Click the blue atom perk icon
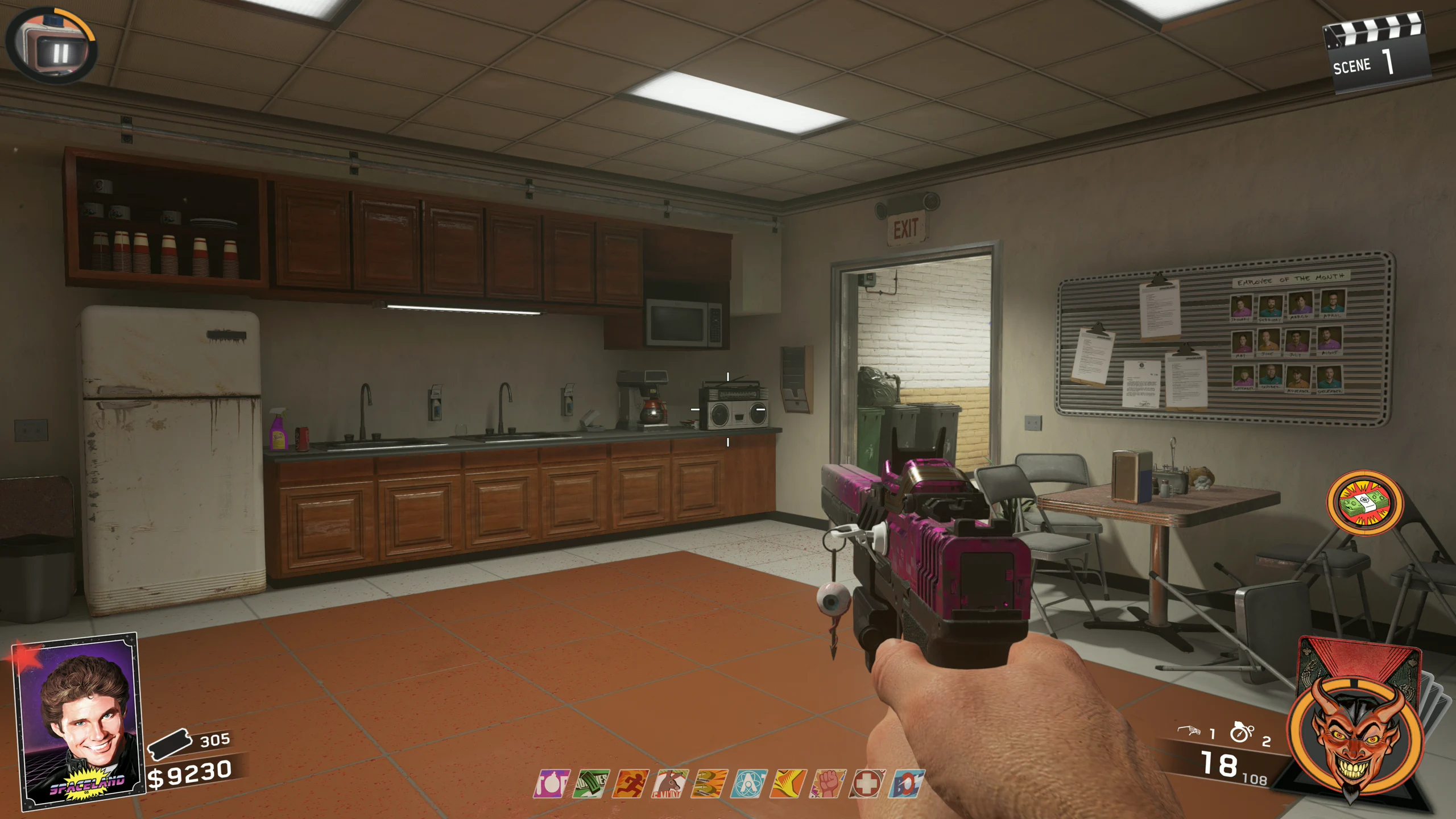1456x819 pixels. click(748, 784)
